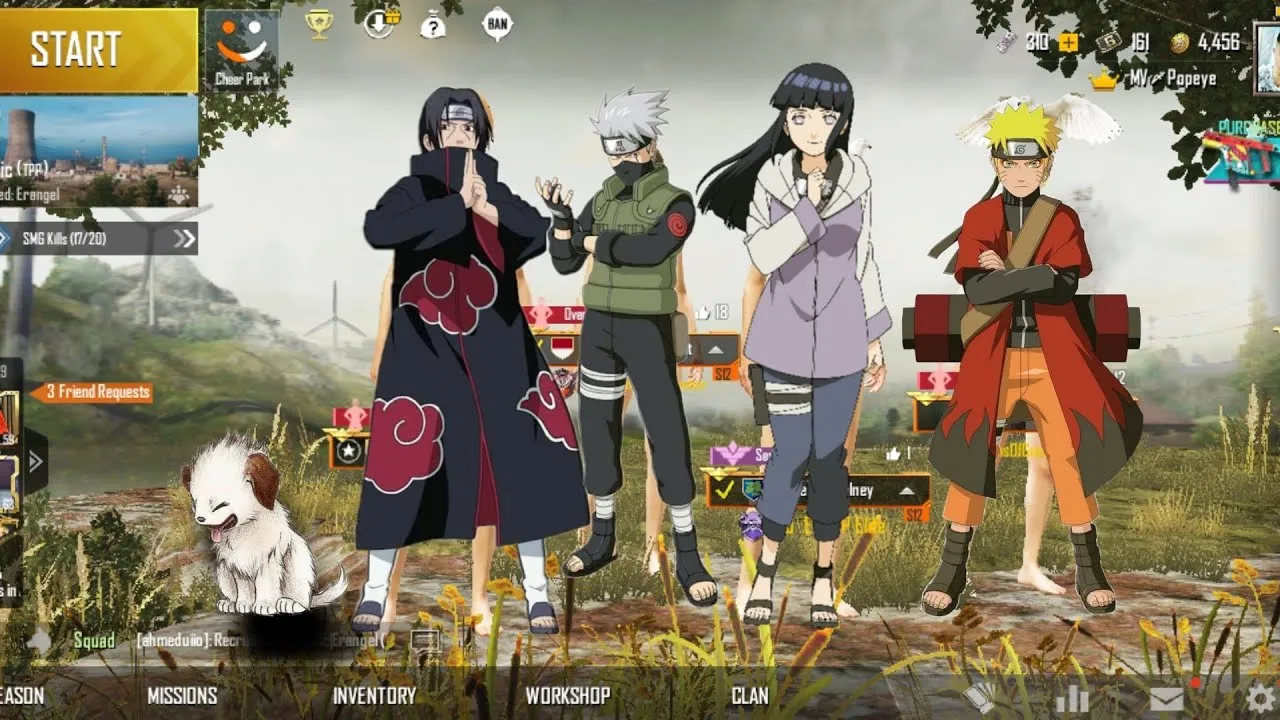
Task: Open the statistics bar-chart icon
Action: coord(1074,697)
